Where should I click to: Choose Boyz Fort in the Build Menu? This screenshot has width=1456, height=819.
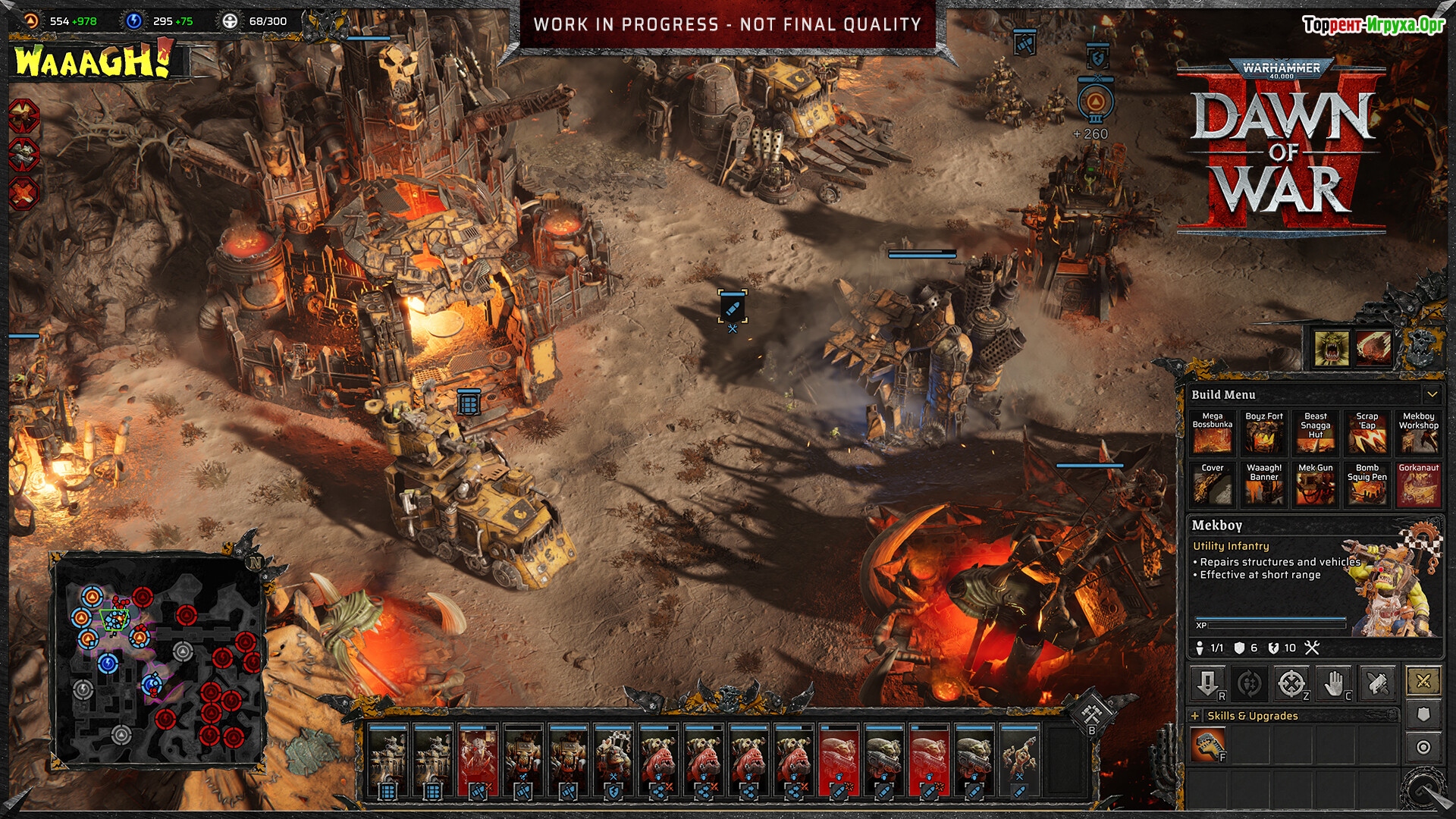[x=1263, y=433]
